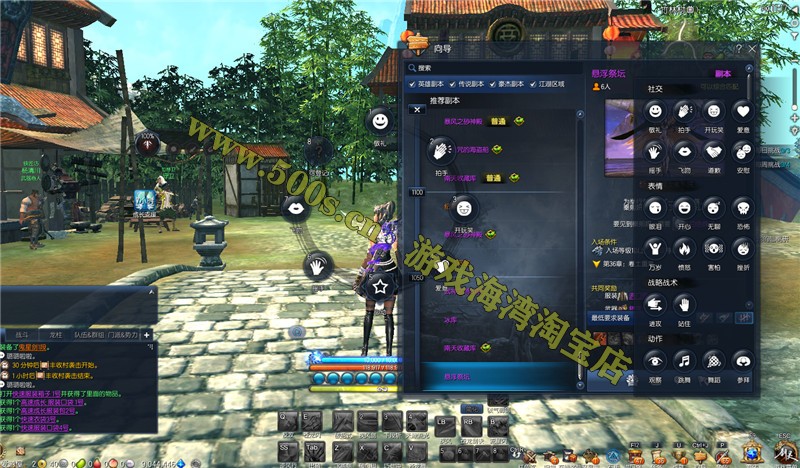Open the ESC system menu icon
This screenshot has width=800, height=468.
(x=783, y=452)
